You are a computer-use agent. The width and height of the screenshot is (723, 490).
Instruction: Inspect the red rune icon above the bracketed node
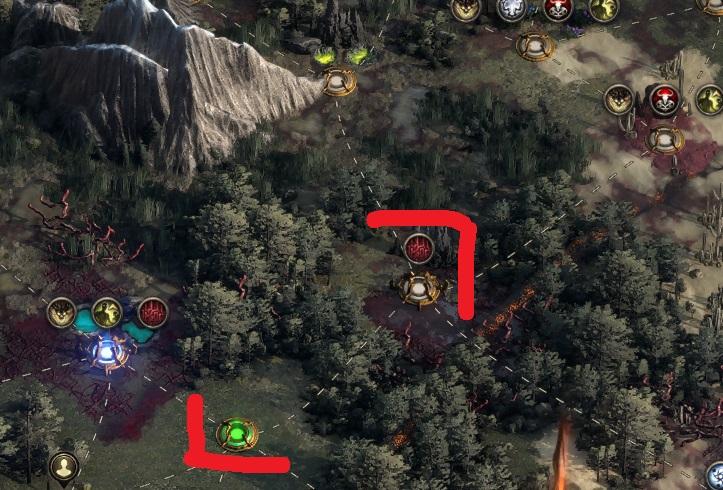[x=417, y=246]
